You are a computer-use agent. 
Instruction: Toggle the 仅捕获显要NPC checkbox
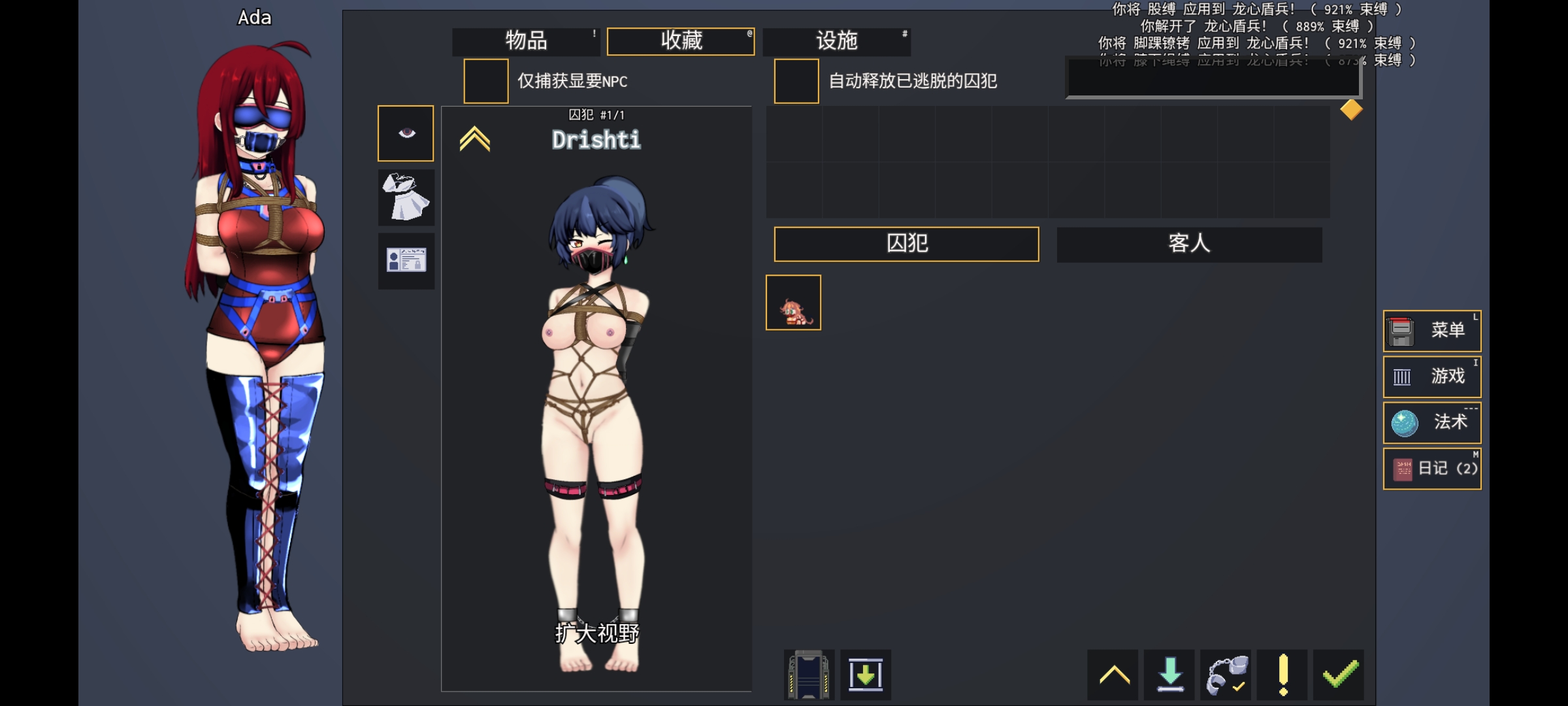[485, 81]
